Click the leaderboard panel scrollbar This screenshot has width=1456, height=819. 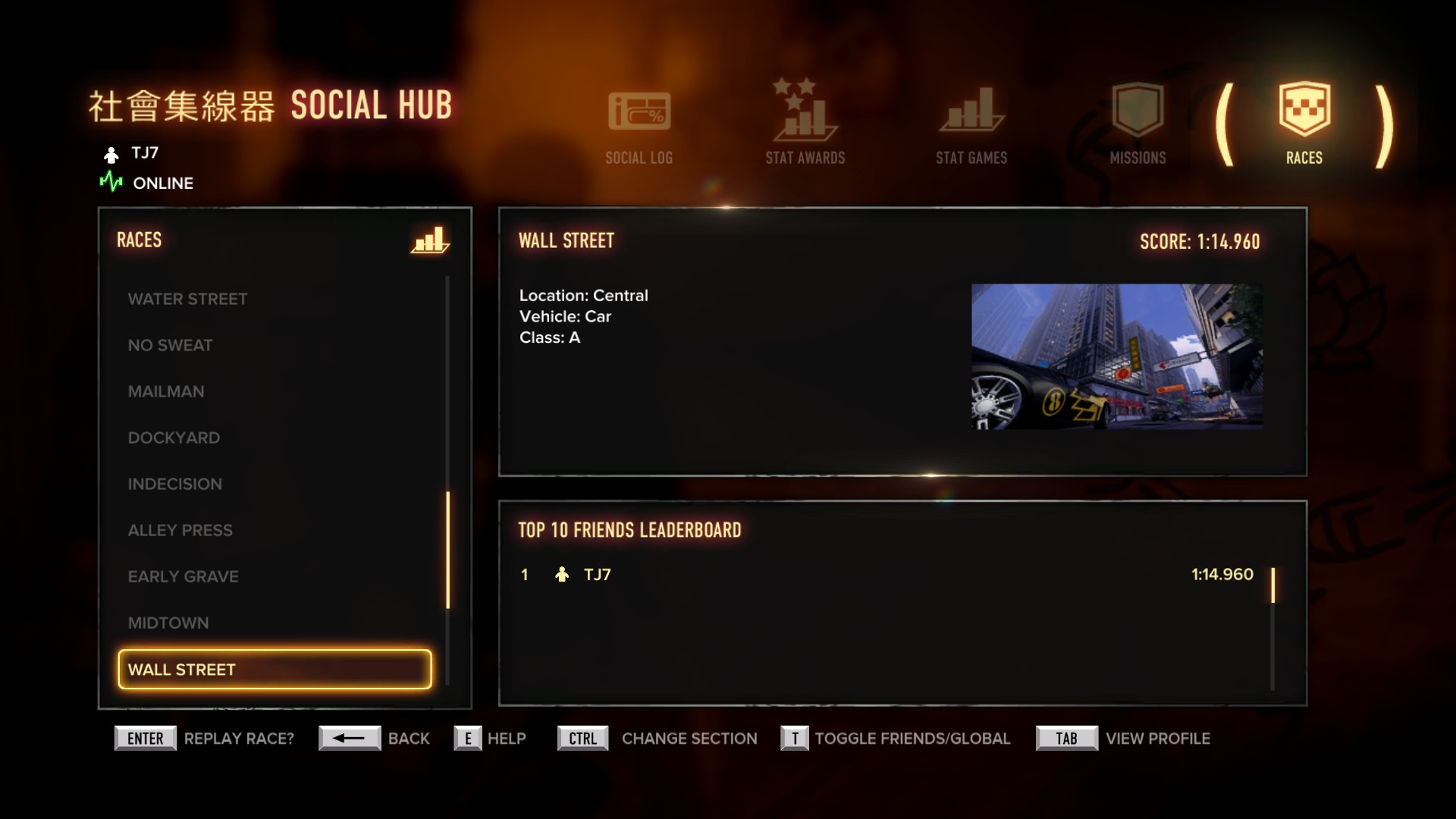click(1272, 585)
